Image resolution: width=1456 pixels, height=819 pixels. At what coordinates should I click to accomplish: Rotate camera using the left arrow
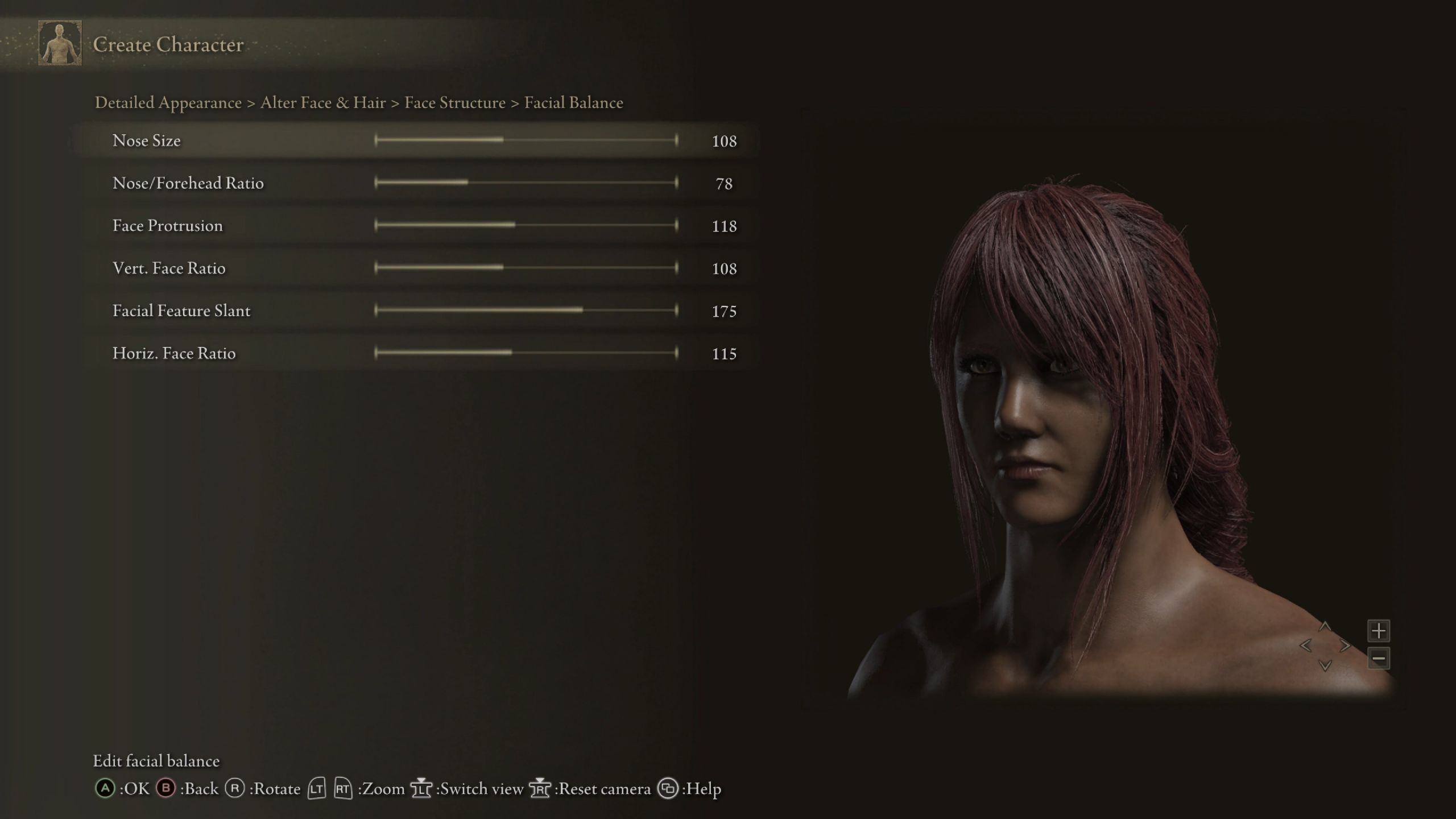(1305, 646)
